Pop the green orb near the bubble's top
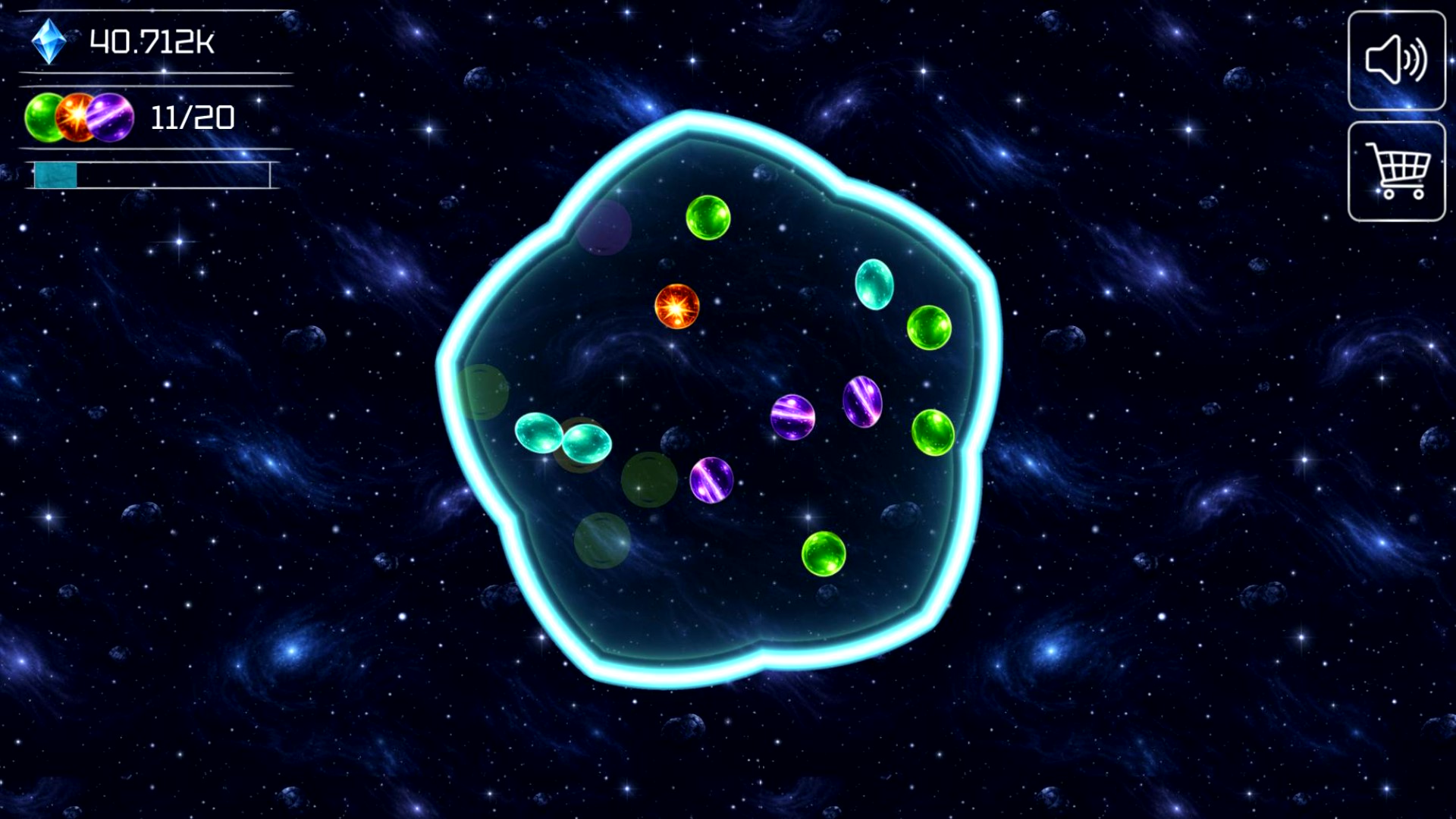Screen dimensions: 1456x819 coord(708,218)
